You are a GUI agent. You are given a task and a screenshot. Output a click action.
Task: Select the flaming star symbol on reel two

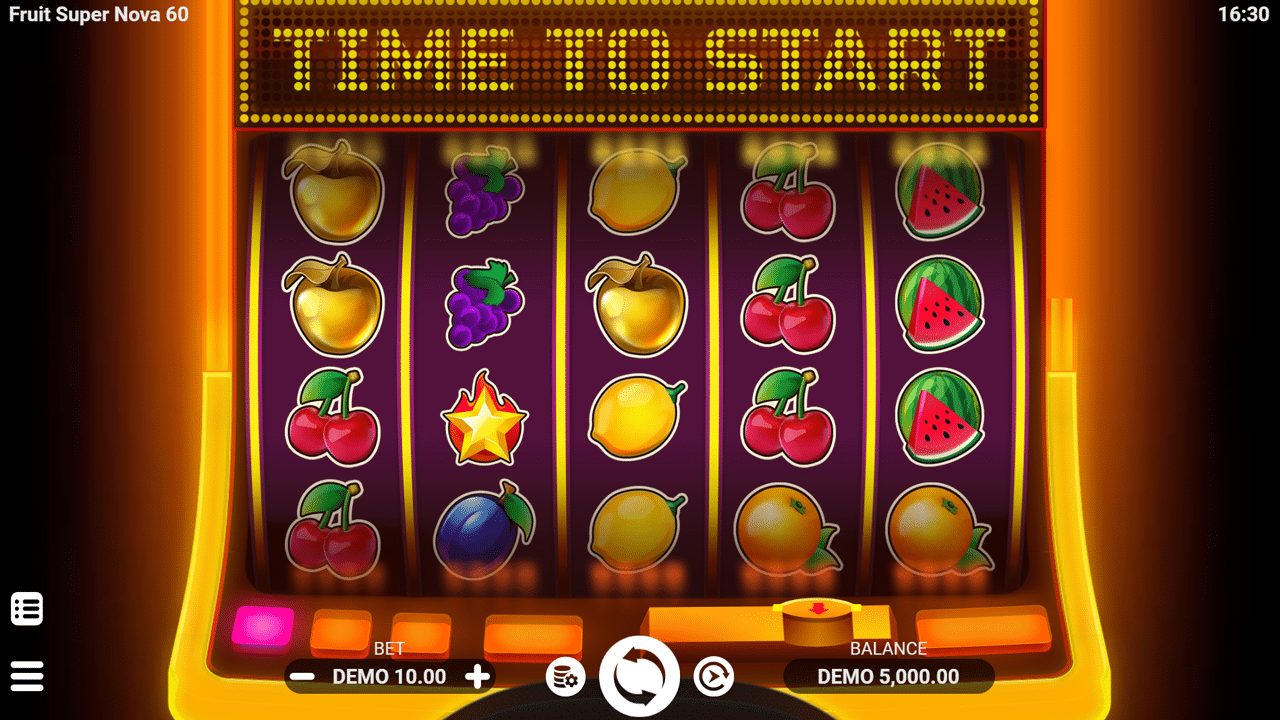tap(484, 420)
